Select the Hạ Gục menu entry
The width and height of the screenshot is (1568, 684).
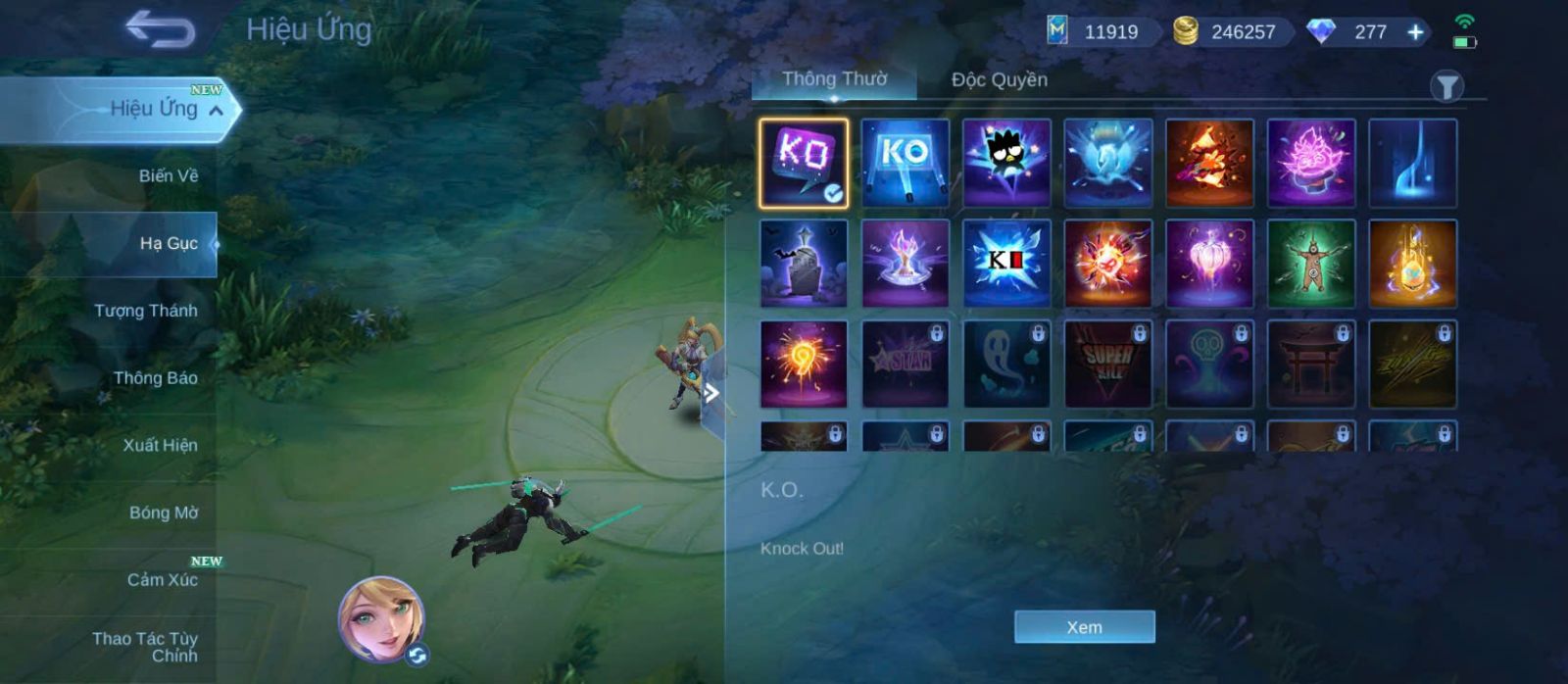168,244
